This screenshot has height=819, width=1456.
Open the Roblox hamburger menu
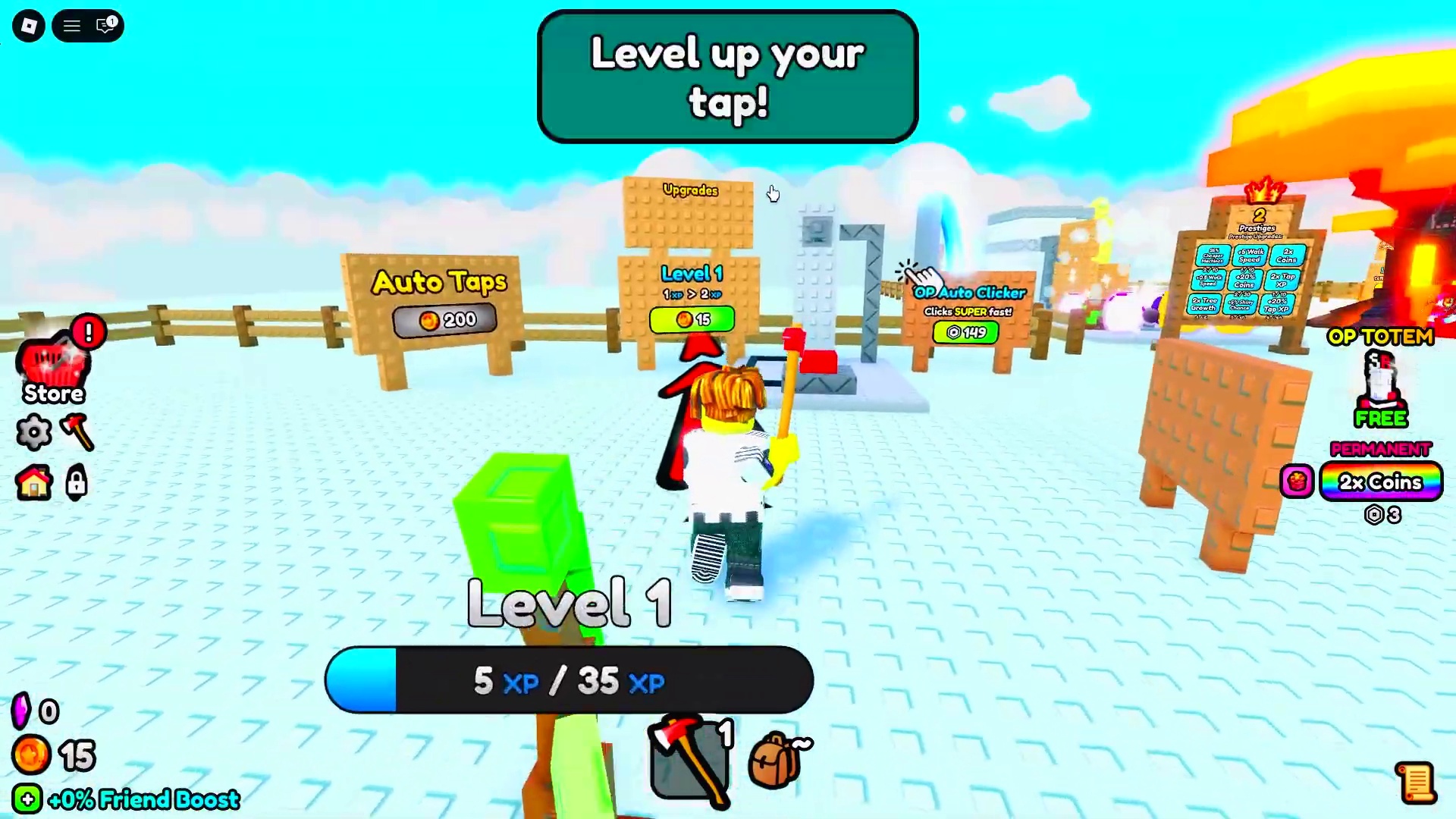[72, 27]
